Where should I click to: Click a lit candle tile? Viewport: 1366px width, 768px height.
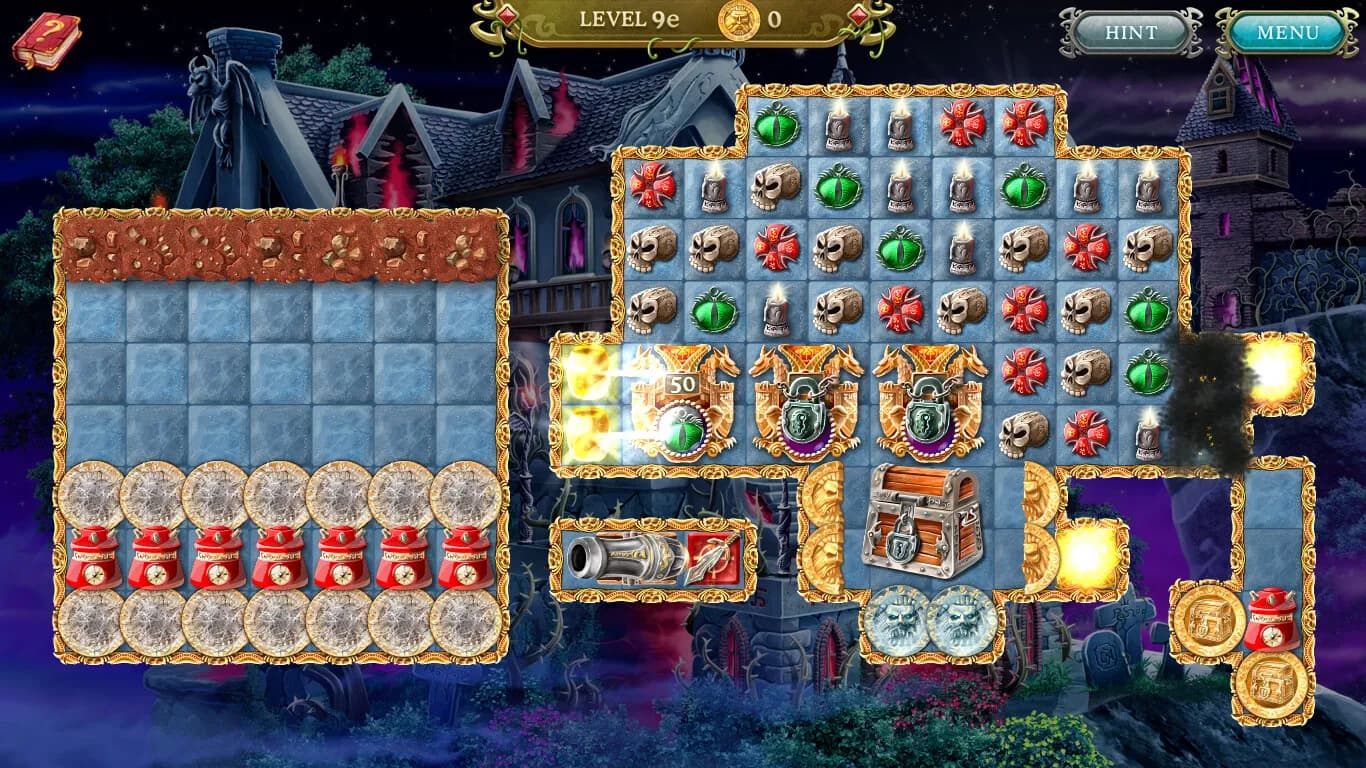(840, 128)
